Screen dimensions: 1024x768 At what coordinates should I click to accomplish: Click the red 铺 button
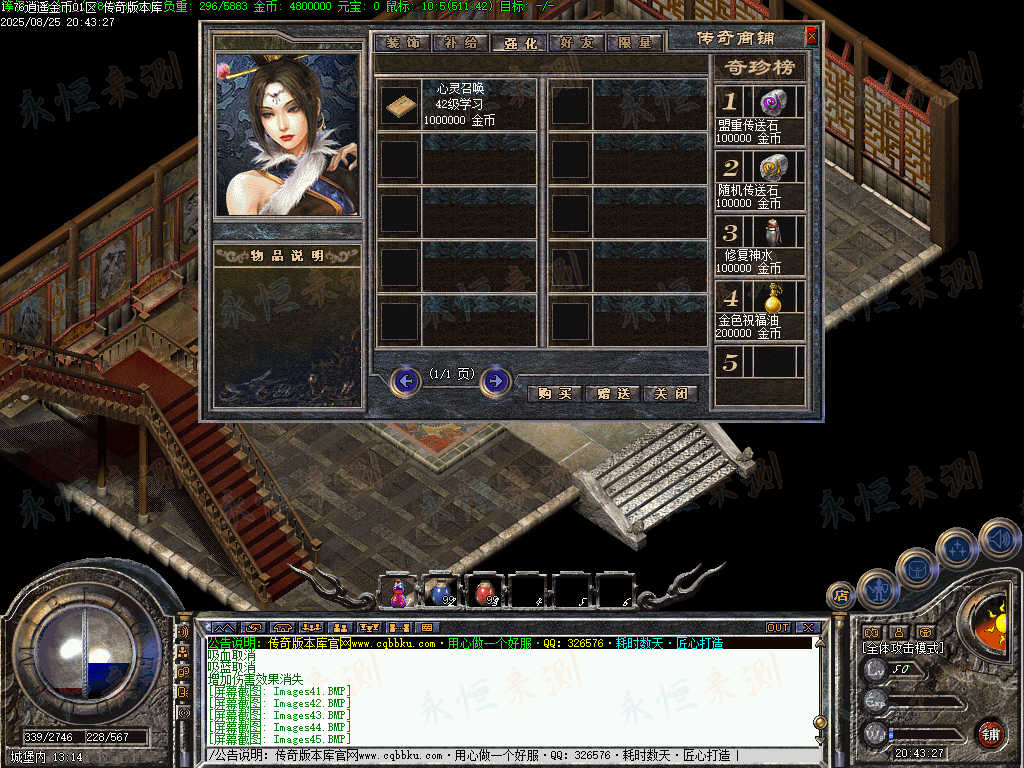point(991,734)
